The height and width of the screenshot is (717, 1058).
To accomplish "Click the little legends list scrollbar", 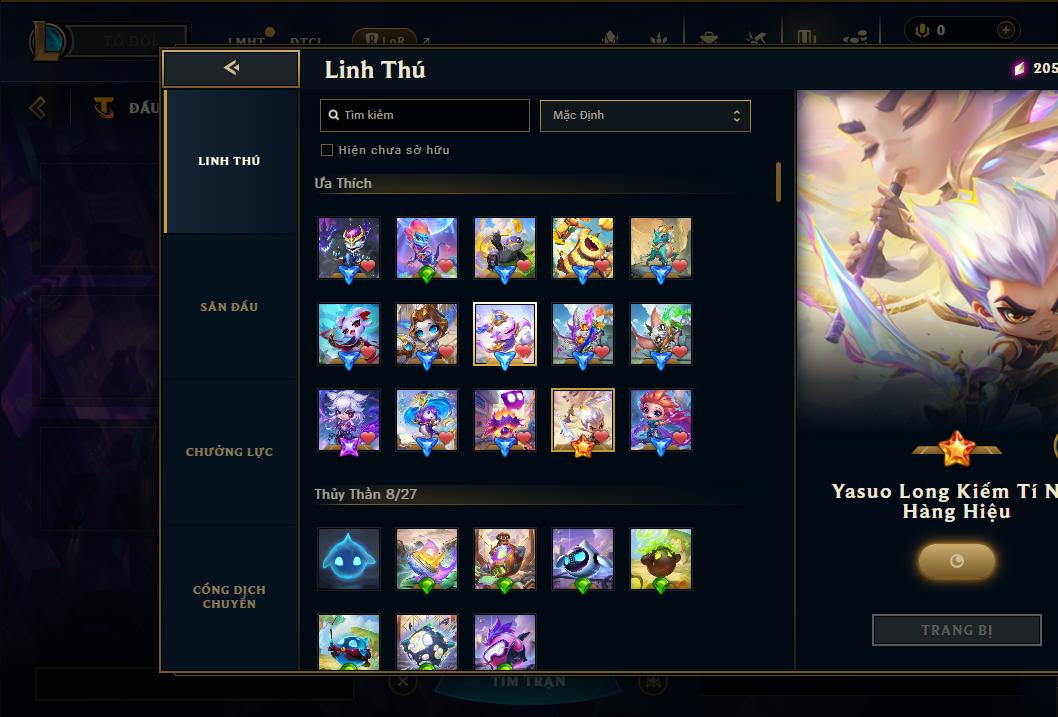I will tap(778, 182).
